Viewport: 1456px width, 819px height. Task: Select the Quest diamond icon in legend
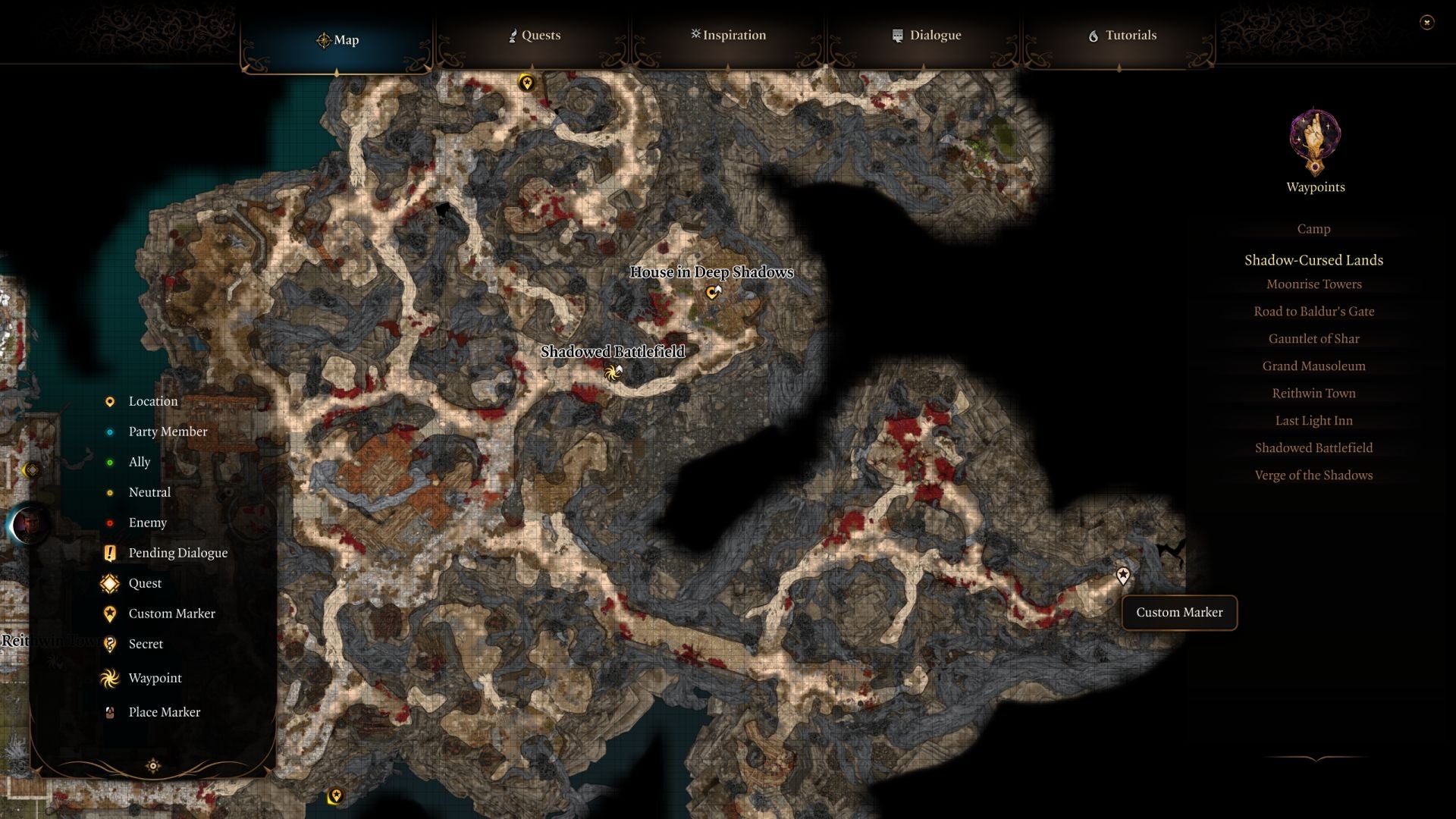point(109,583)
